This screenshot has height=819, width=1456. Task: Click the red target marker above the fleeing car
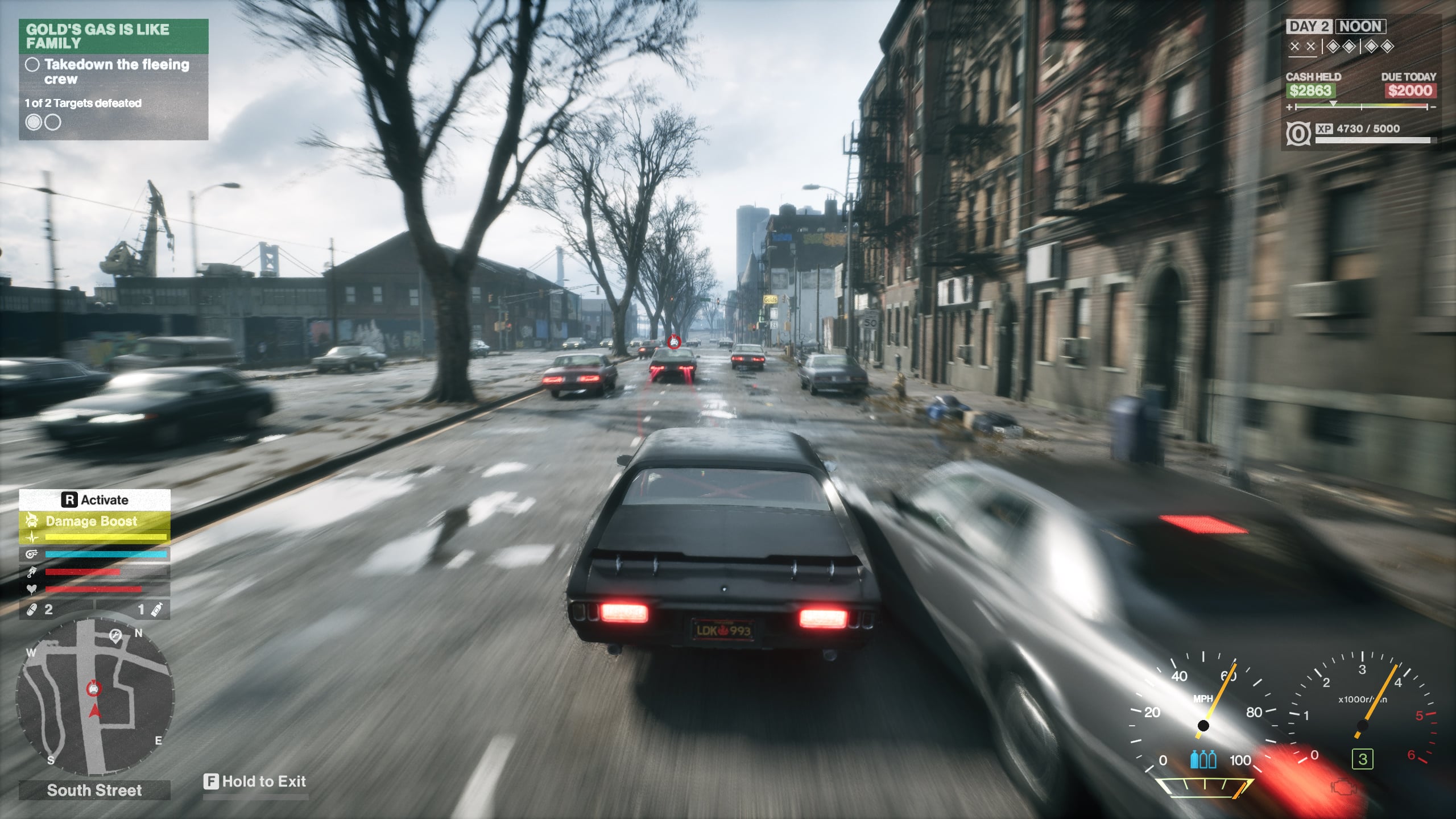coord(674,341)
